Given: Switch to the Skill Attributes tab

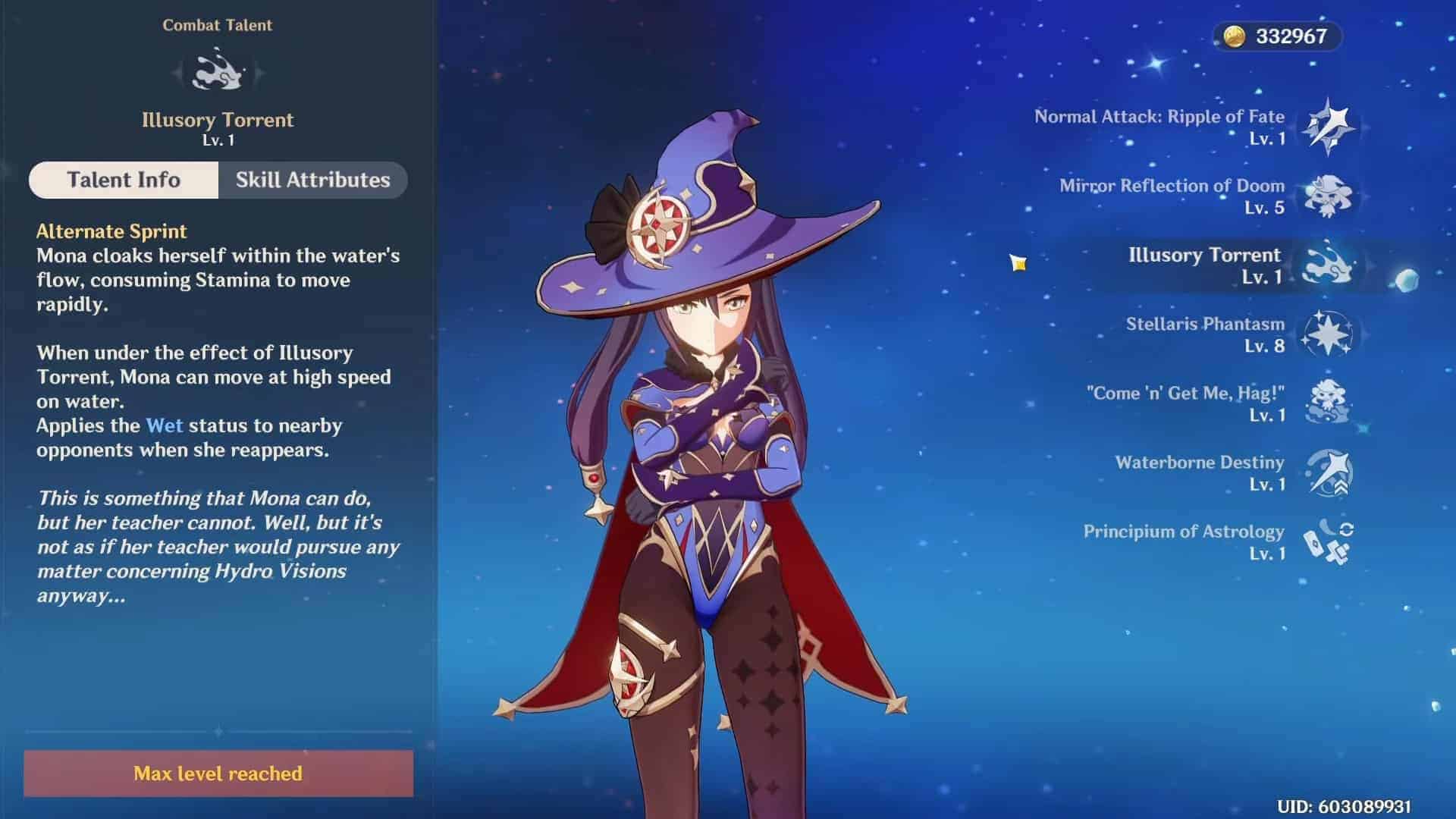Looking at the screenshot, I should pos(312,180).
